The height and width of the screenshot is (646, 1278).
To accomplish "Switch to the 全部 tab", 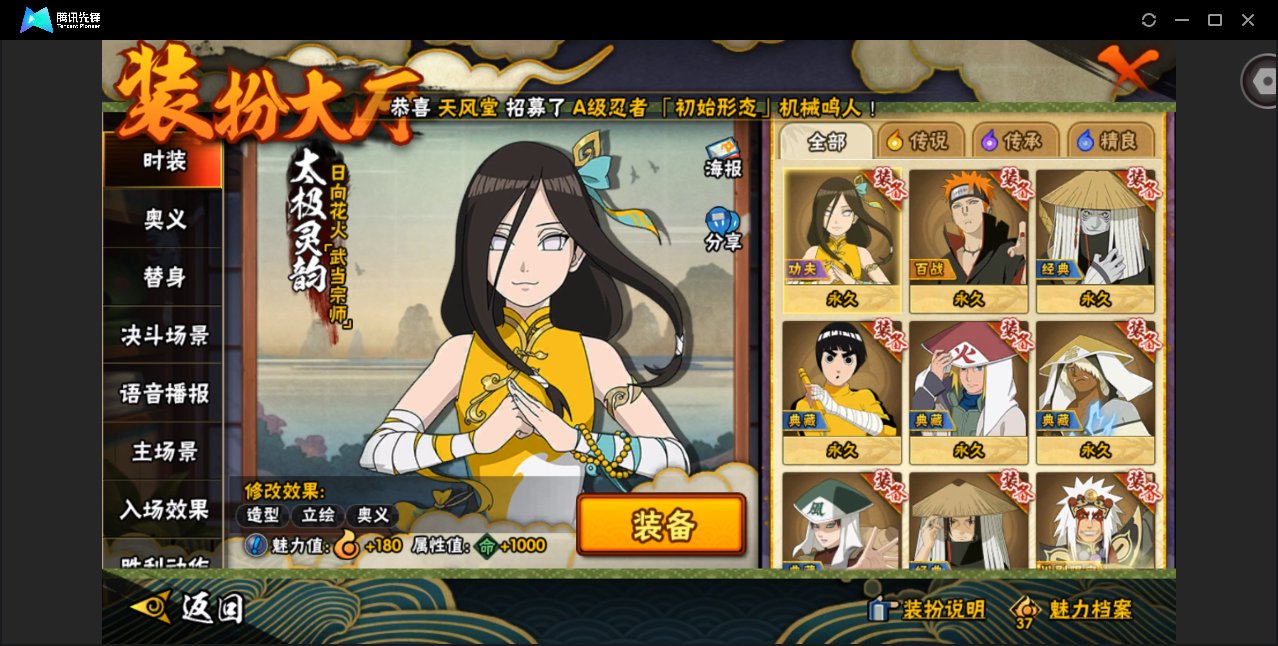I will 826,142.
